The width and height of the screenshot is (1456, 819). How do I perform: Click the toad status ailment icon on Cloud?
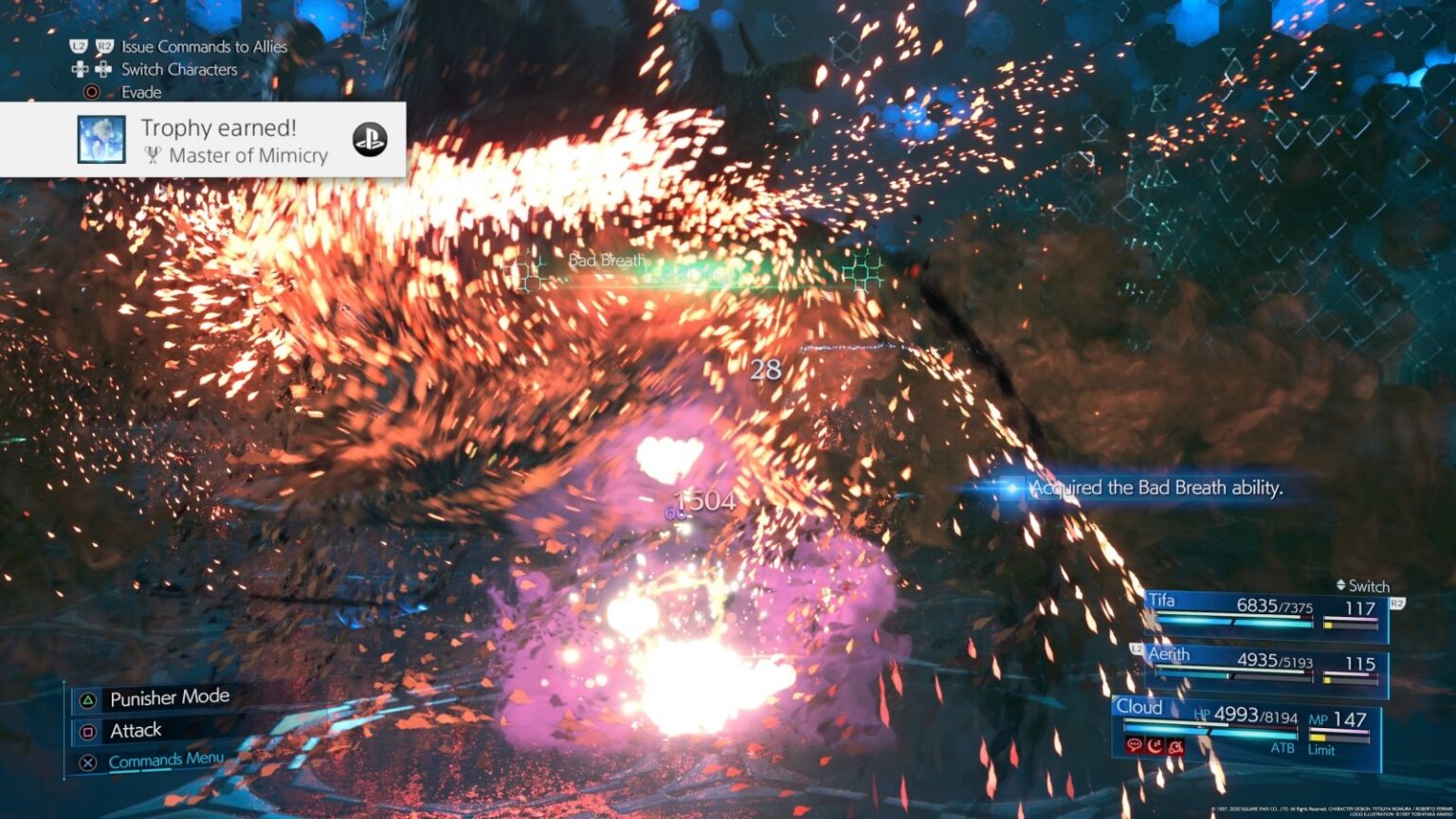coord(1176,746)
